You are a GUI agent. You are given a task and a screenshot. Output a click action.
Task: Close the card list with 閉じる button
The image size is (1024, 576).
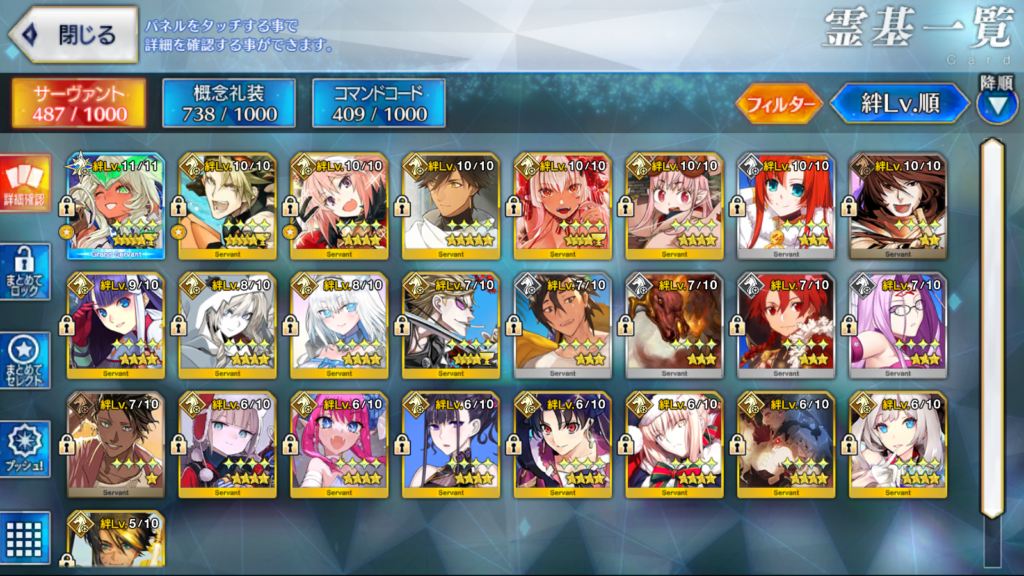point(74,33)
